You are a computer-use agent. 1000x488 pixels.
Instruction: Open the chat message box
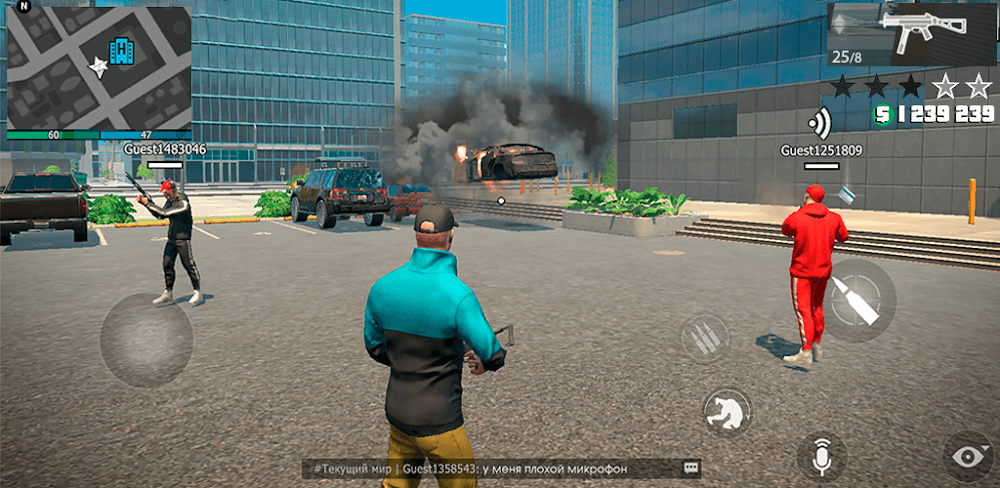pyautogui.click(x=490, y=468)
